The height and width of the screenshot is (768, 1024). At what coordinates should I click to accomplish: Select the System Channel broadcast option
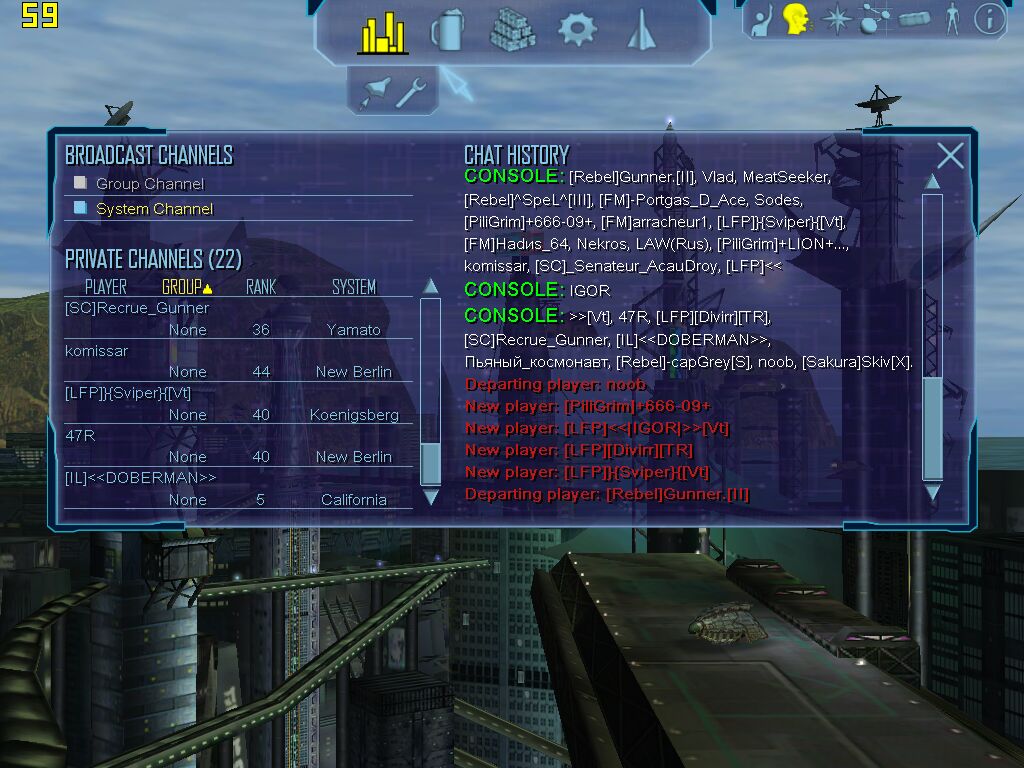coord(153,209)
